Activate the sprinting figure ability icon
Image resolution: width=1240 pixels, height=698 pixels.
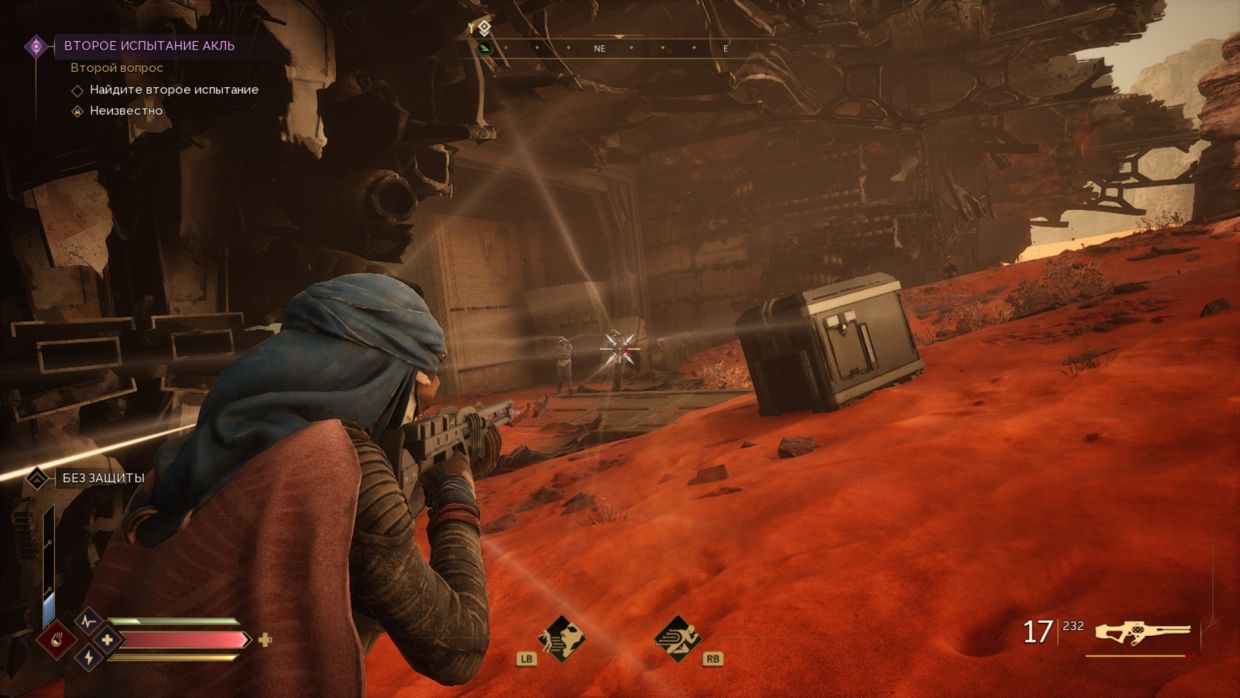click(x=678, y=637)
